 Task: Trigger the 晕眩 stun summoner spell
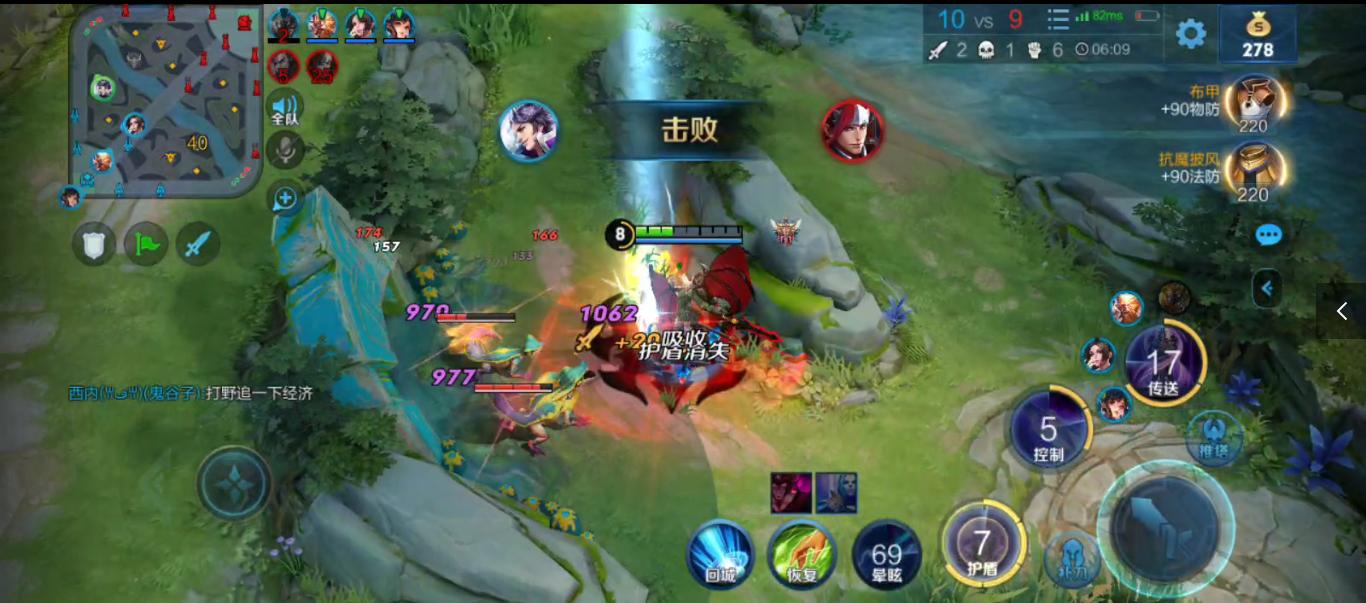click(886, 555)
